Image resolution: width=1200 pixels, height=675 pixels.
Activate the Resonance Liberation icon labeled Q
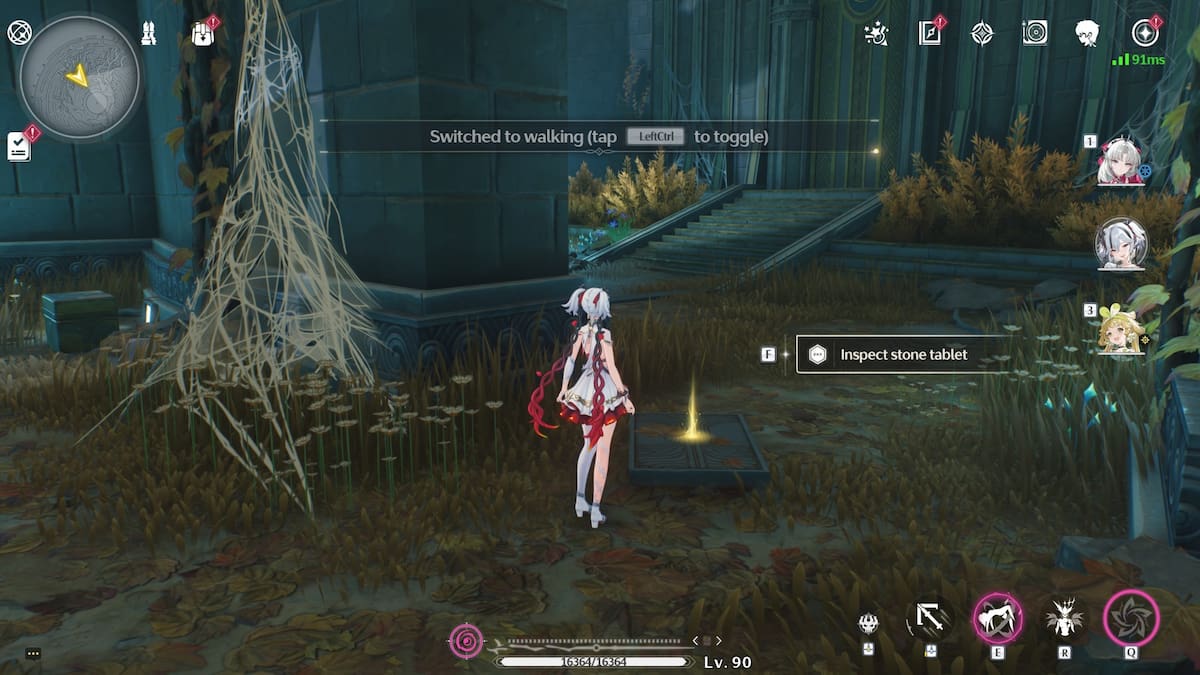pos(1131,618)
